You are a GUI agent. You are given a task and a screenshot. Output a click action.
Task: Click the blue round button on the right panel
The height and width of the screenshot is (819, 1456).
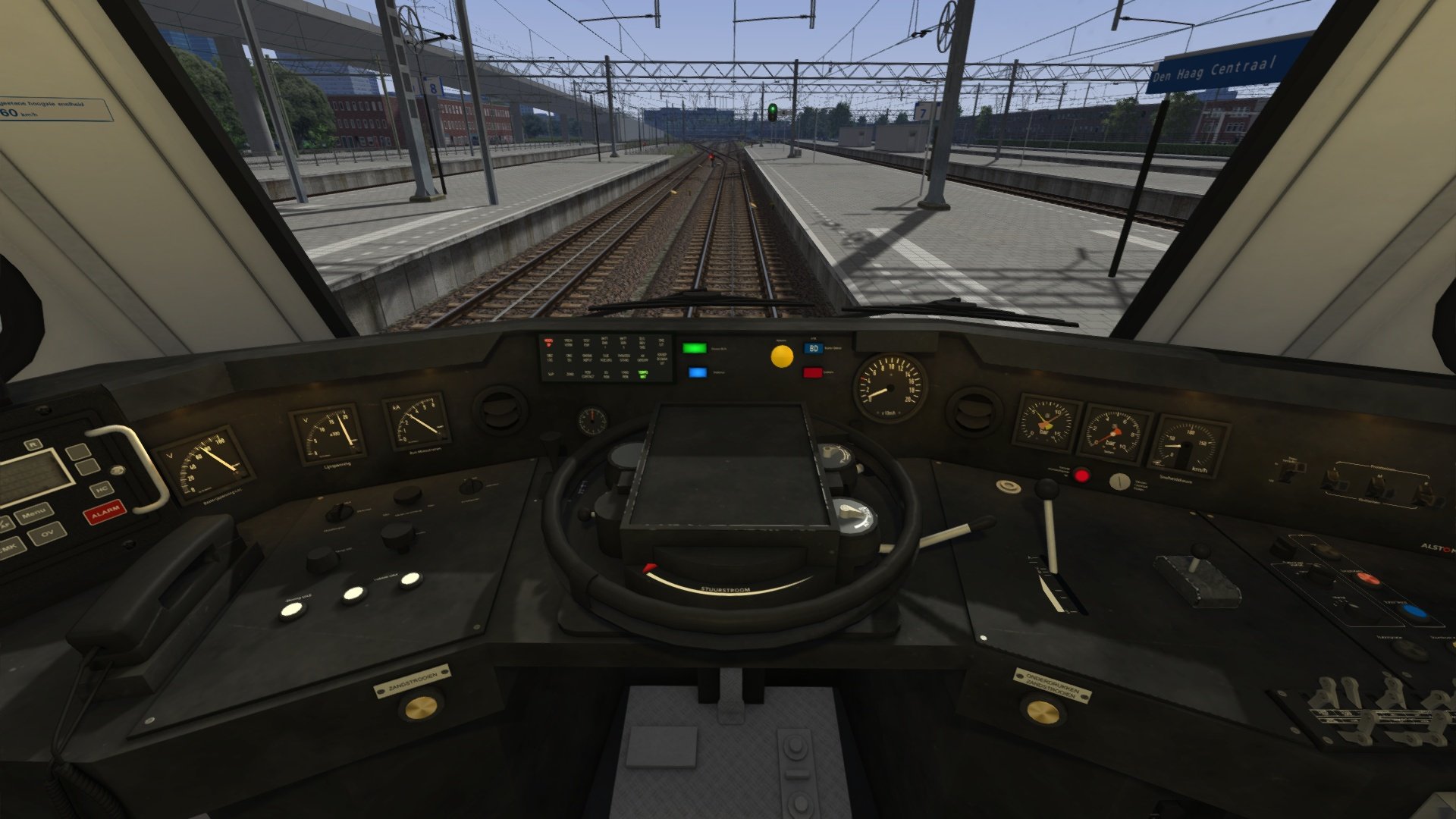[1412, 611]
